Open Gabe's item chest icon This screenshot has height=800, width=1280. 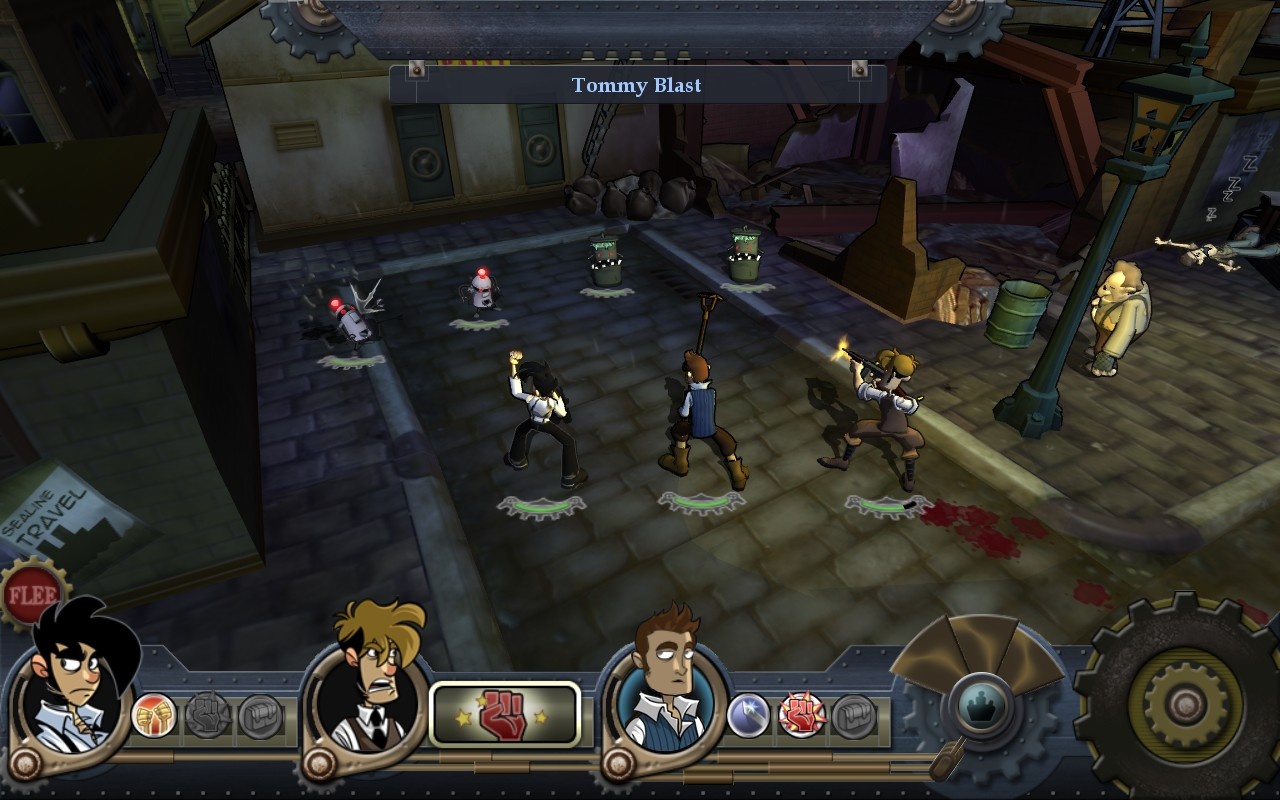(262, 712)
